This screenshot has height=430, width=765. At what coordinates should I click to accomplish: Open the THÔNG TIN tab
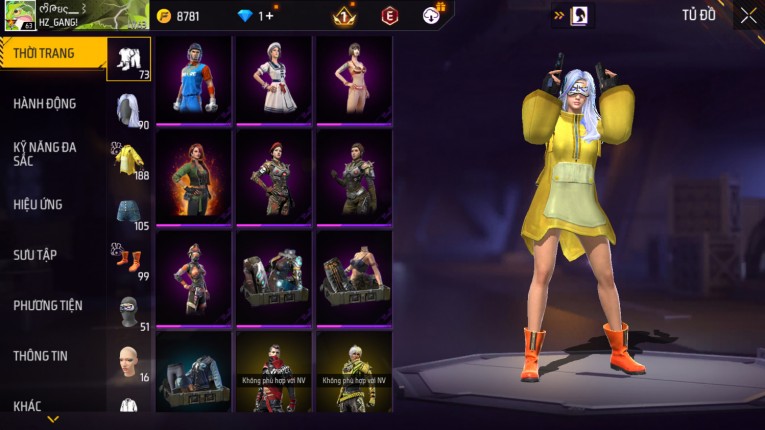tap(39, 356)
